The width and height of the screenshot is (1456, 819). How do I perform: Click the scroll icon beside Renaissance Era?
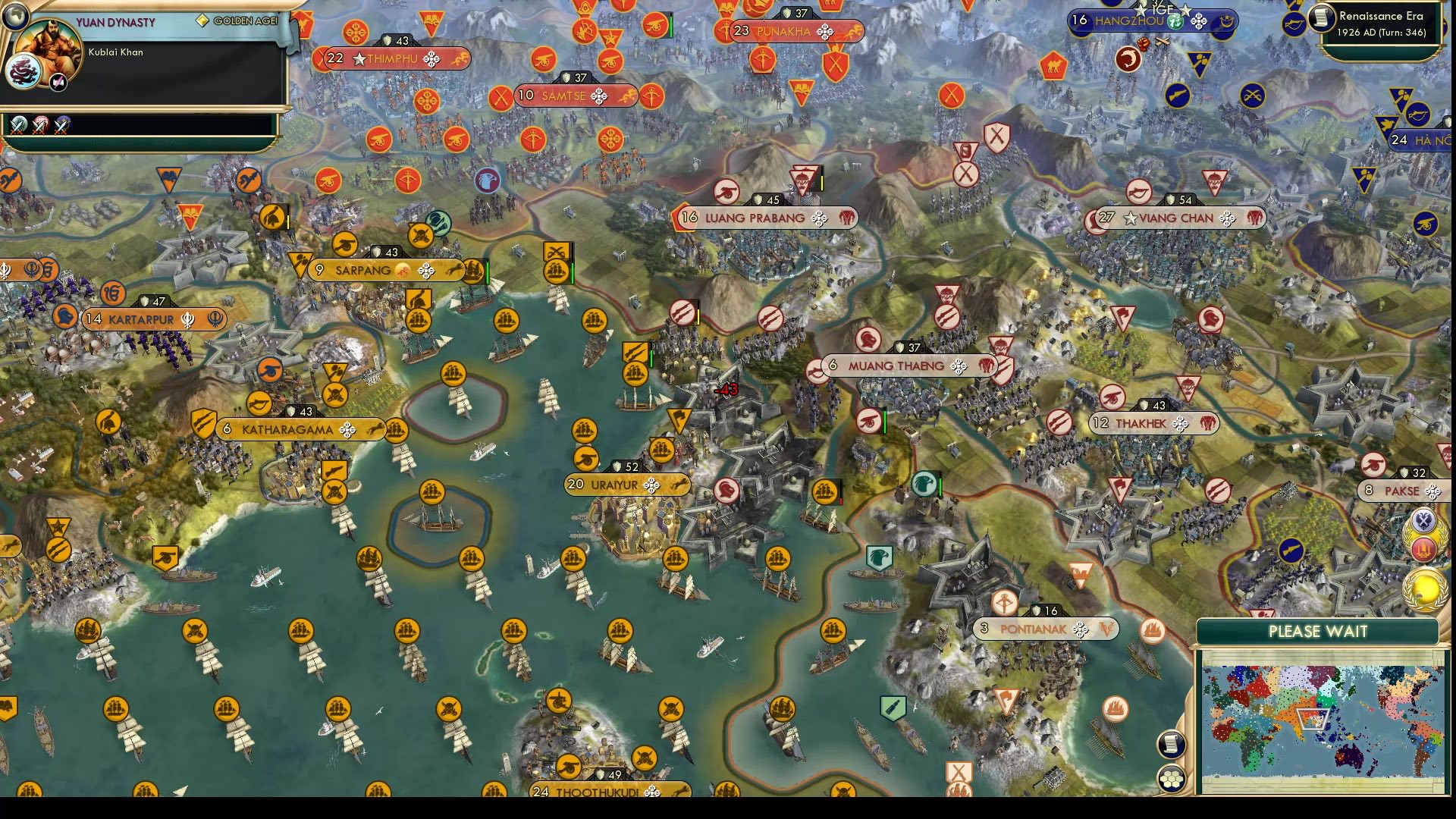pos(1321,15)
